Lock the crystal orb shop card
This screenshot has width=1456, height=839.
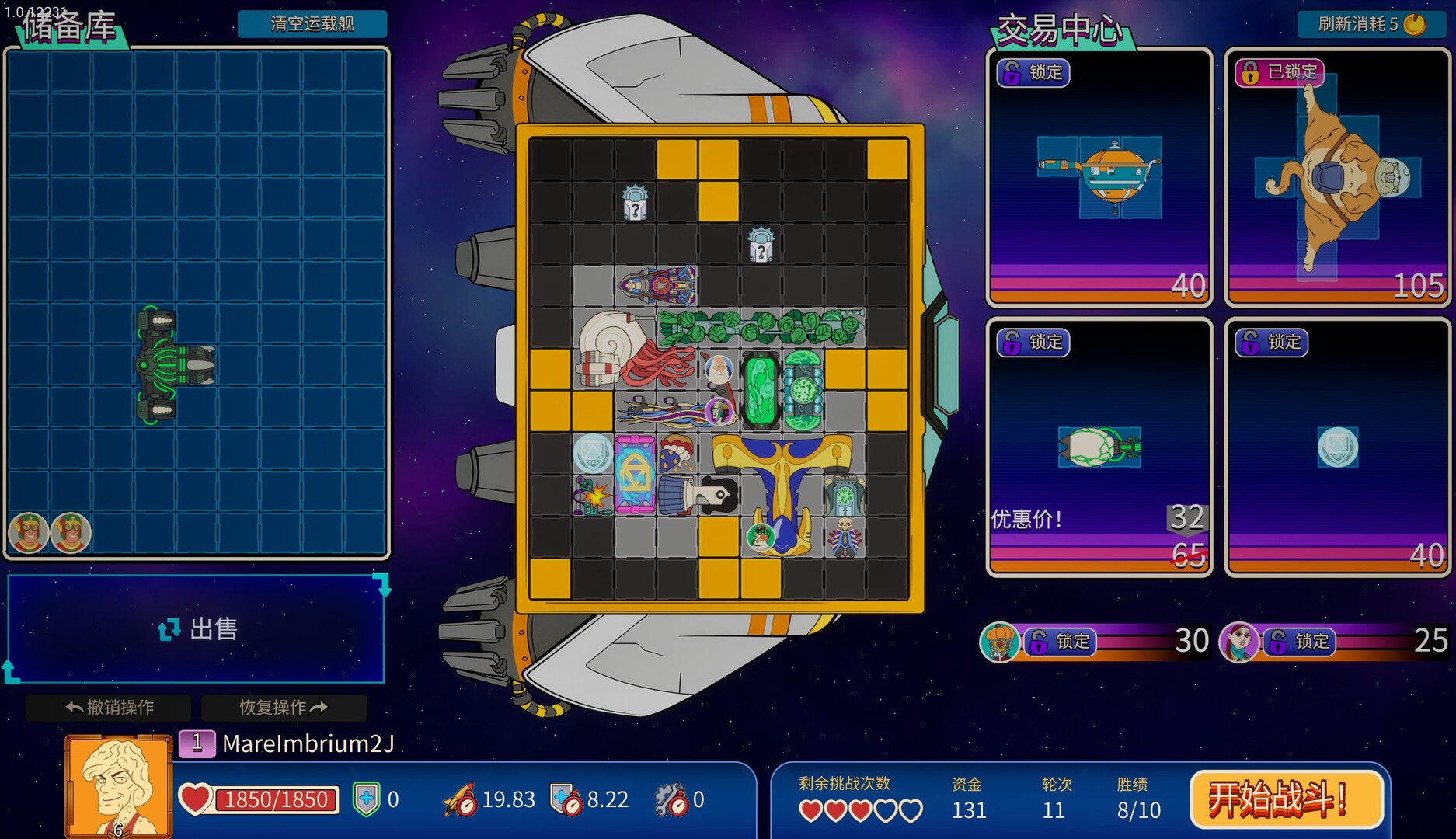pos(1272,342)
